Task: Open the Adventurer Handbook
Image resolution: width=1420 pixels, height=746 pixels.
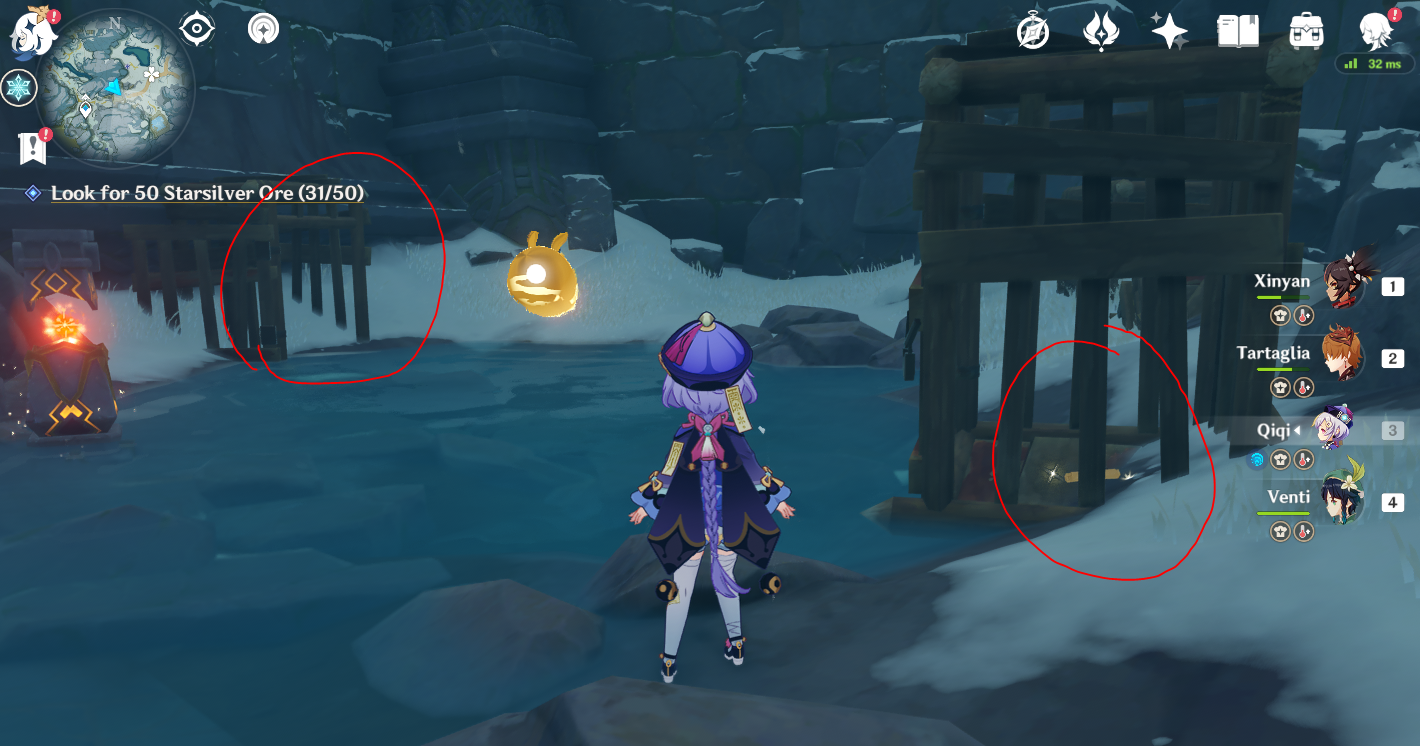Action: tap(1238, 31)
